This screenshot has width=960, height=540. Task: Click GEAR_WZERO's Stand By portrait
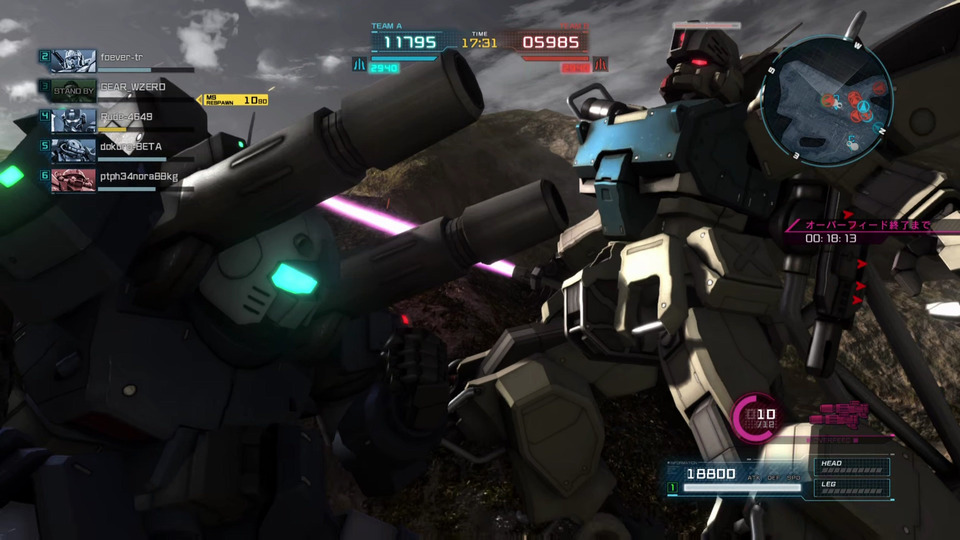(73, 91)
